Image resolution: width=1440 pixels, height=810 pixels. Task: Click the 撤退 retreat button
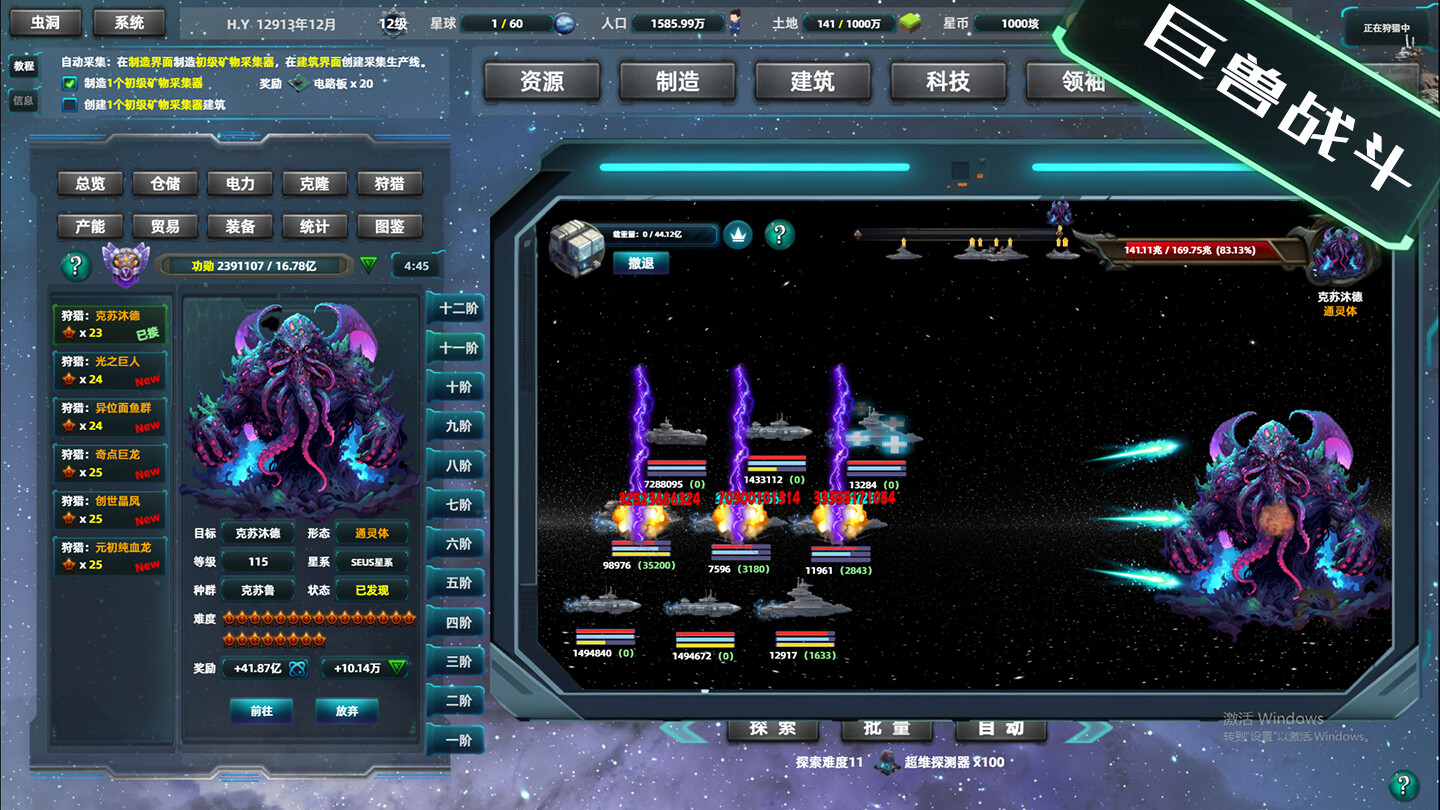(640, 262)
